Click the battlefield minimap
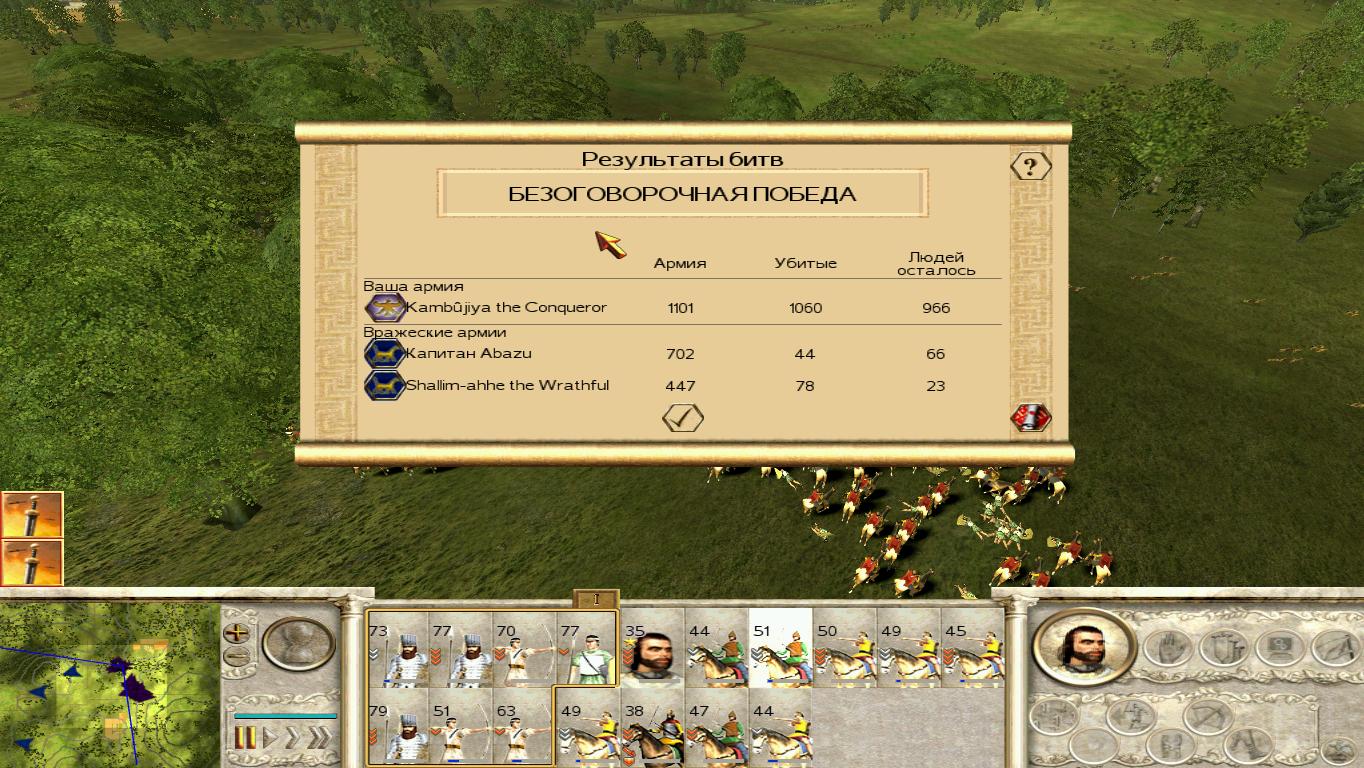1364x768 pixels. point(108,686)
